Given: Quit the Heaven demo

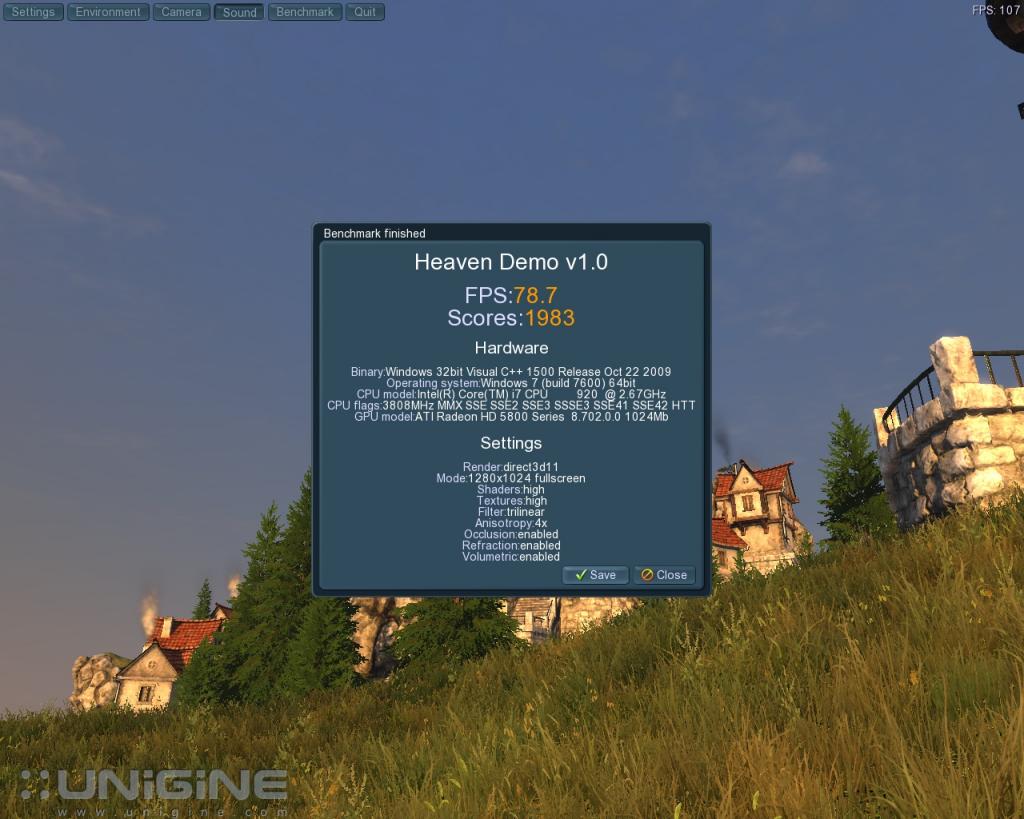Looking at the screenshot, I should (x=365, y=12).
